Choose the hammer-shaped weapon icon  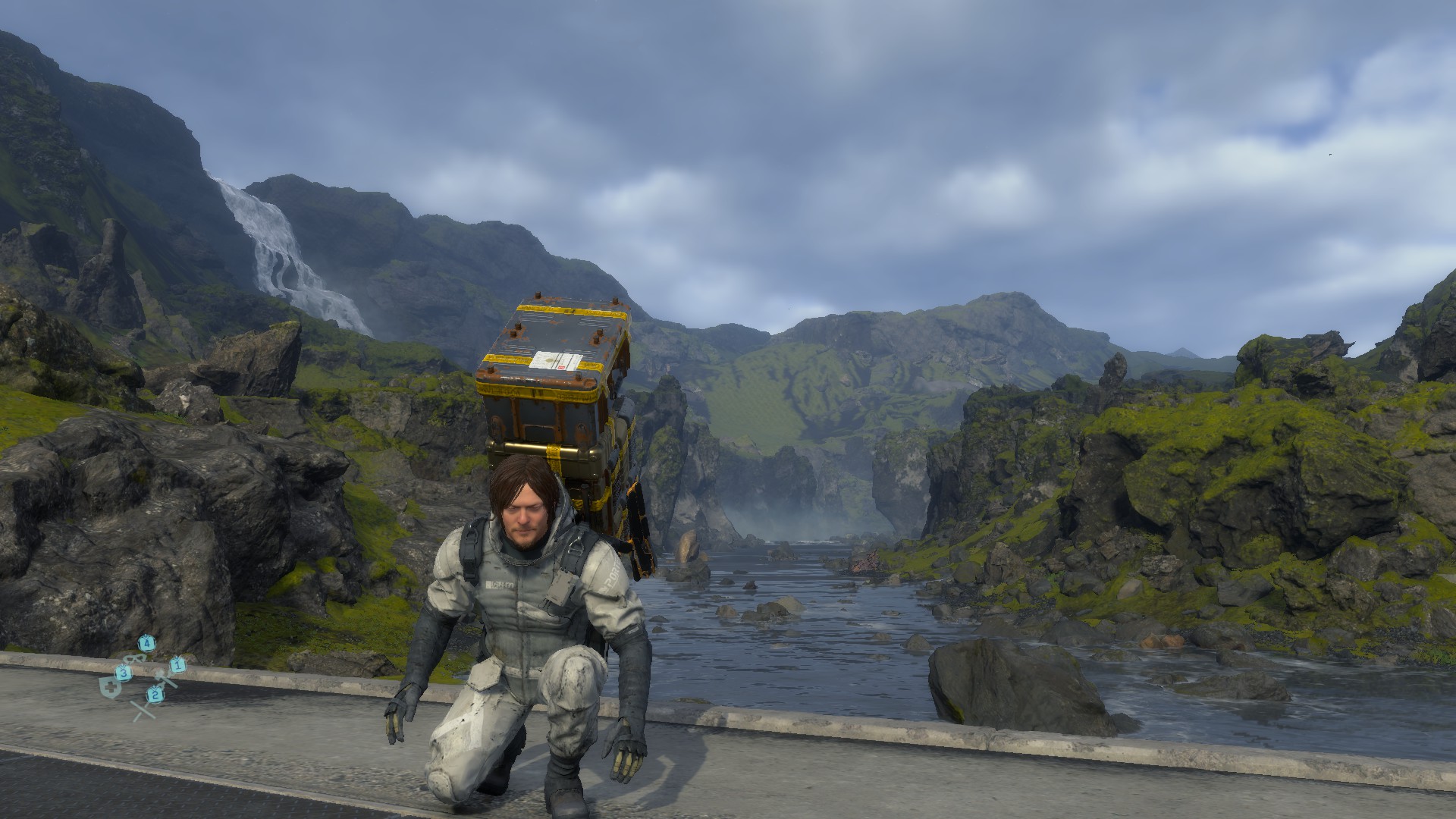[x=166, y=677]
